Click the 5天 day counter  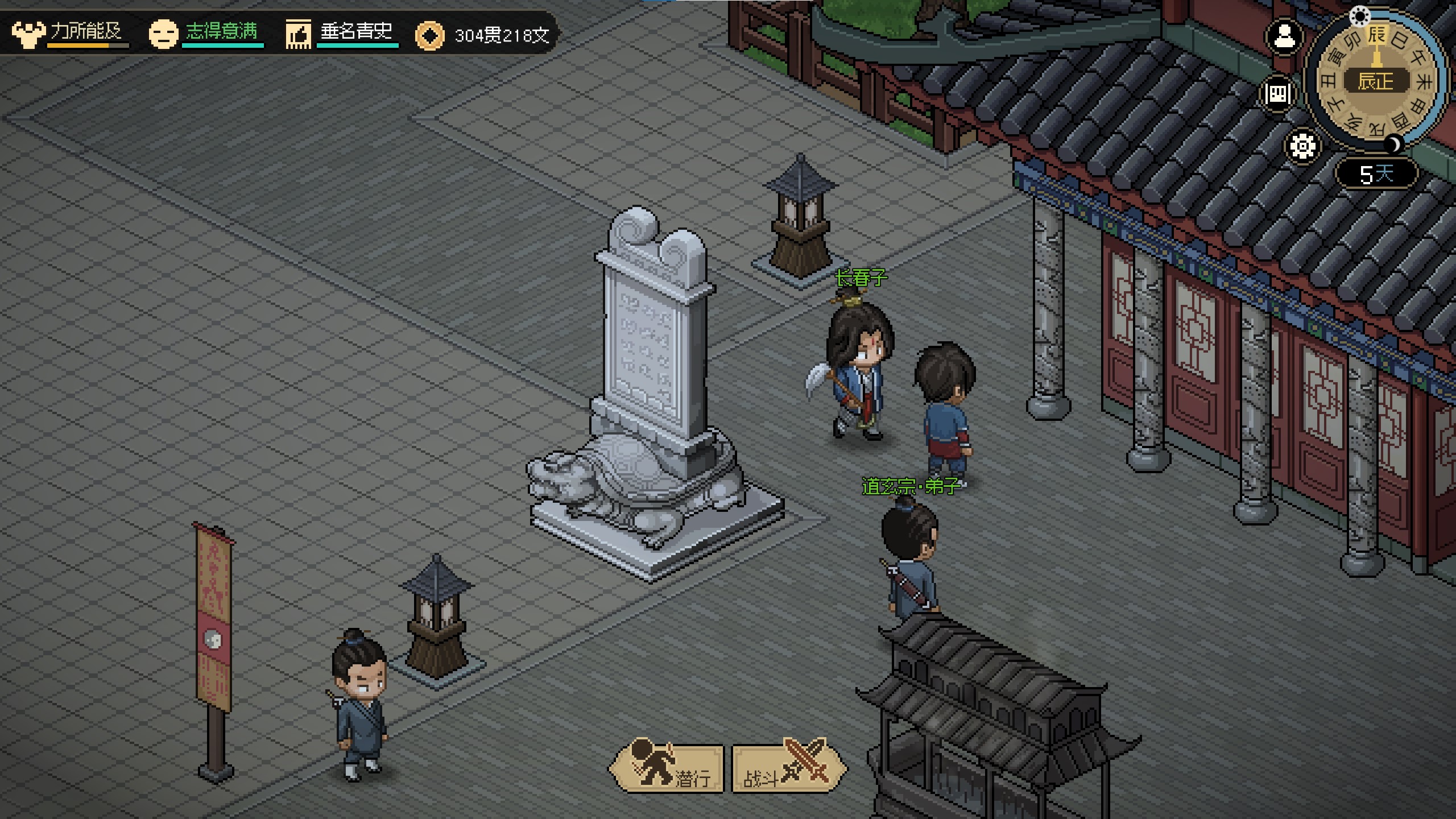tap(1376, 173)
